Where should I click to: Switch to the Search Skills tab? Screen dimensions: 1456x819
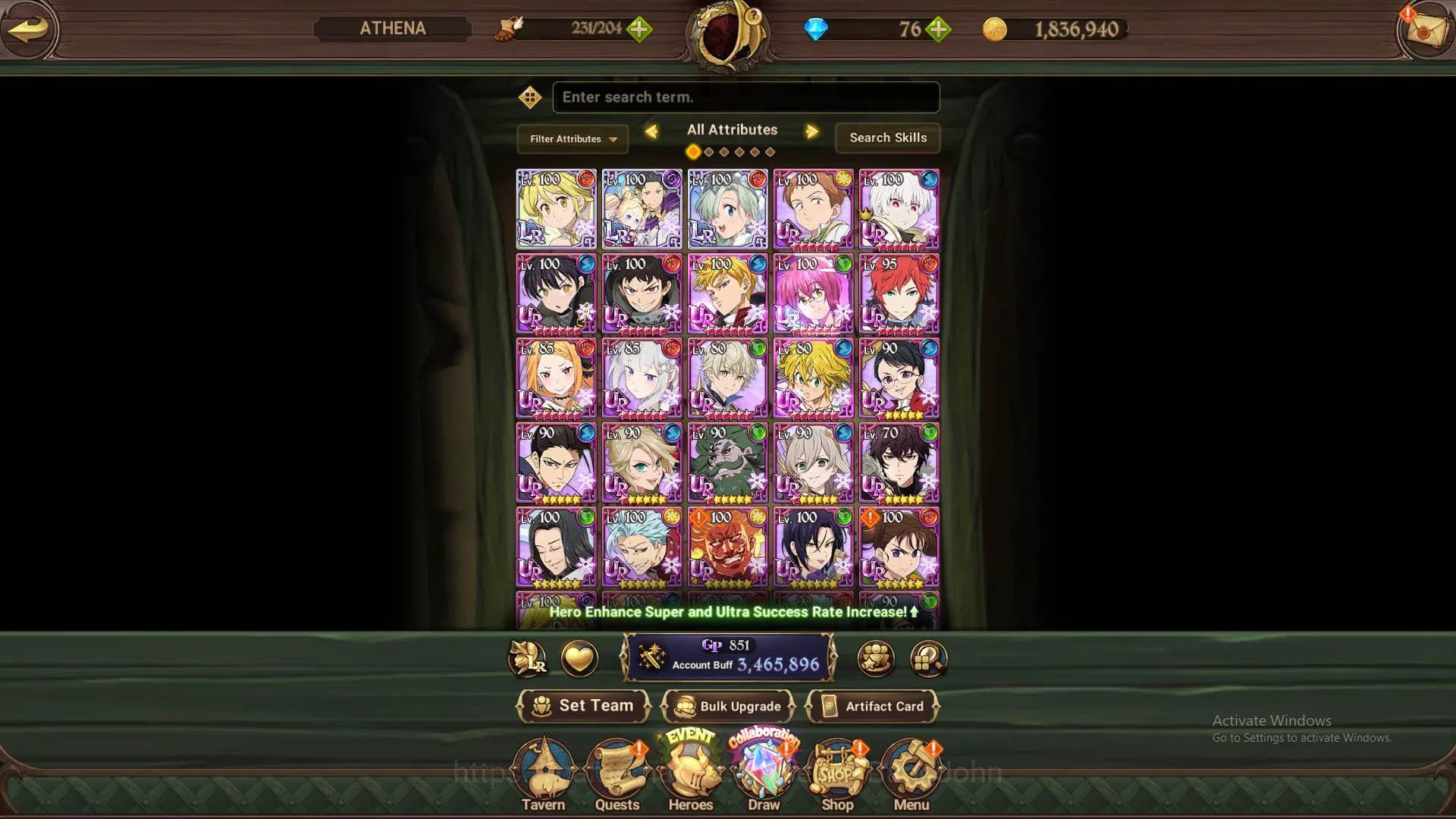[x=887, y=138]
